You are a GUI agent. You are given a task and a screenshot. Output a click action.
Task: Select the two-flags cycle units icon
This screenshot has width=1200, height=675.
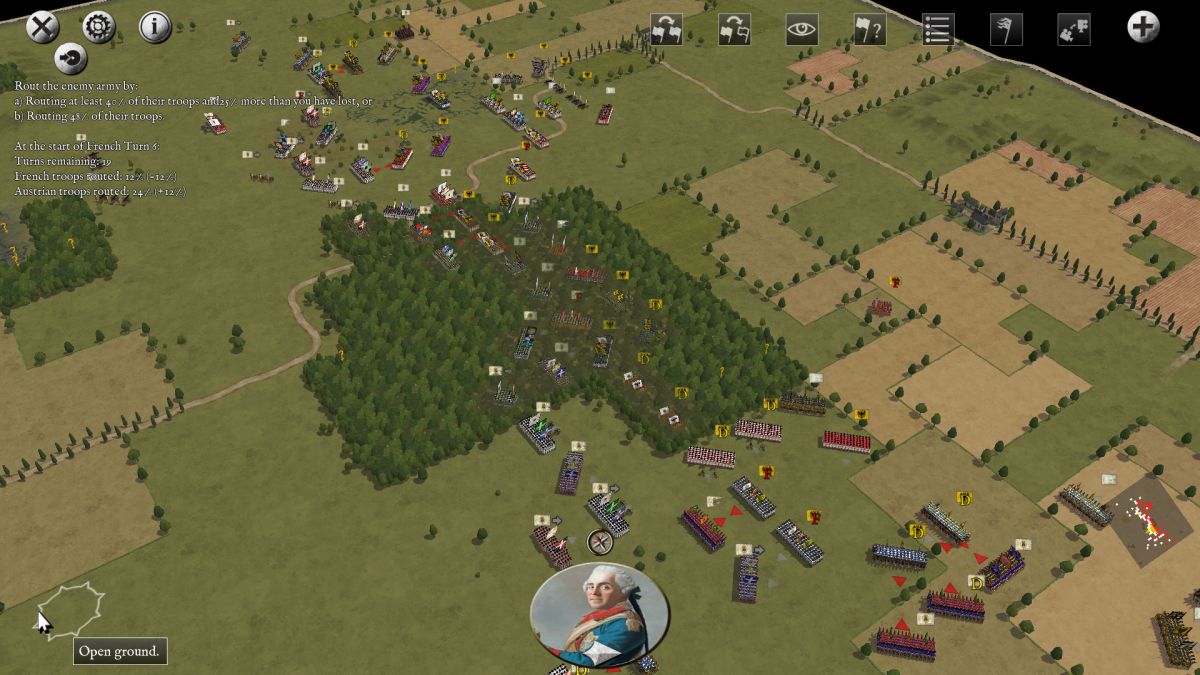[667, 29]
